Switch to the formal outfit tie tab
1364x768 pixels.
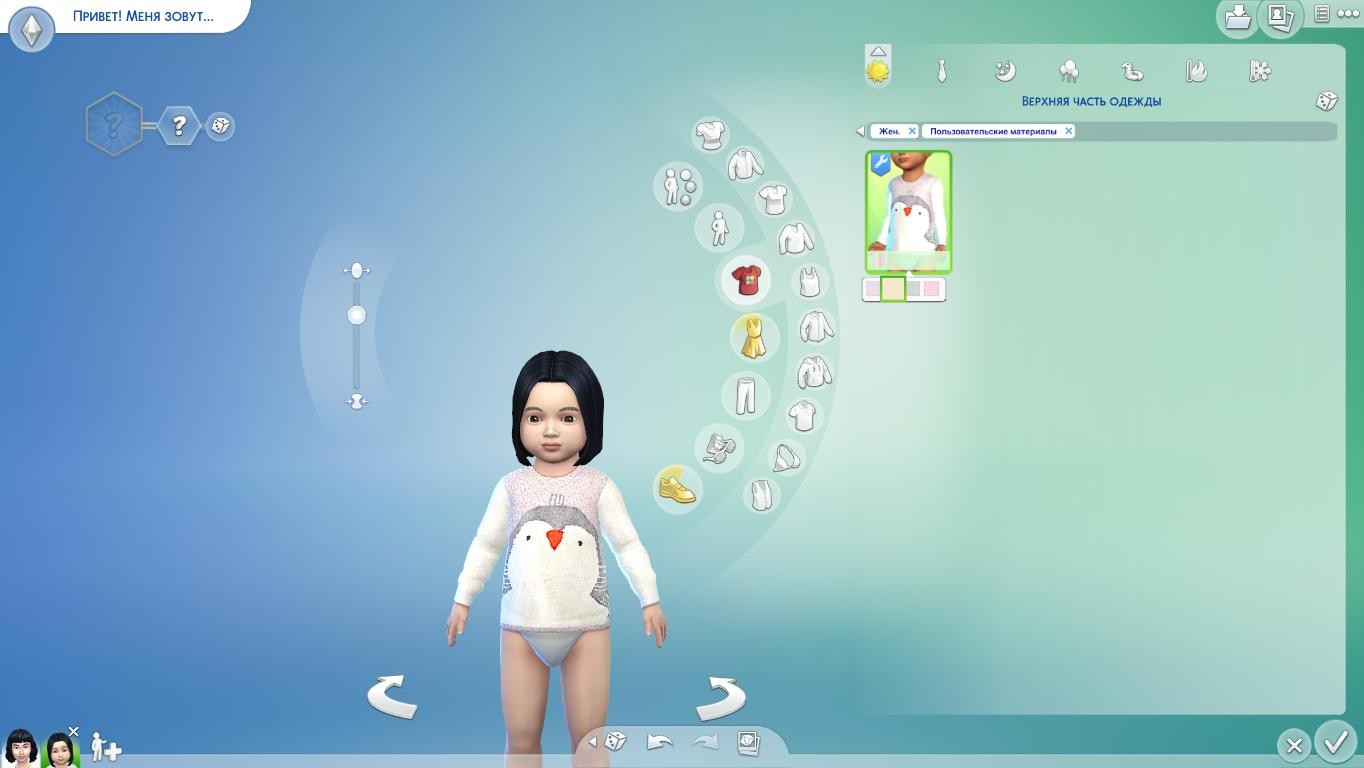(x=941, y=71)
